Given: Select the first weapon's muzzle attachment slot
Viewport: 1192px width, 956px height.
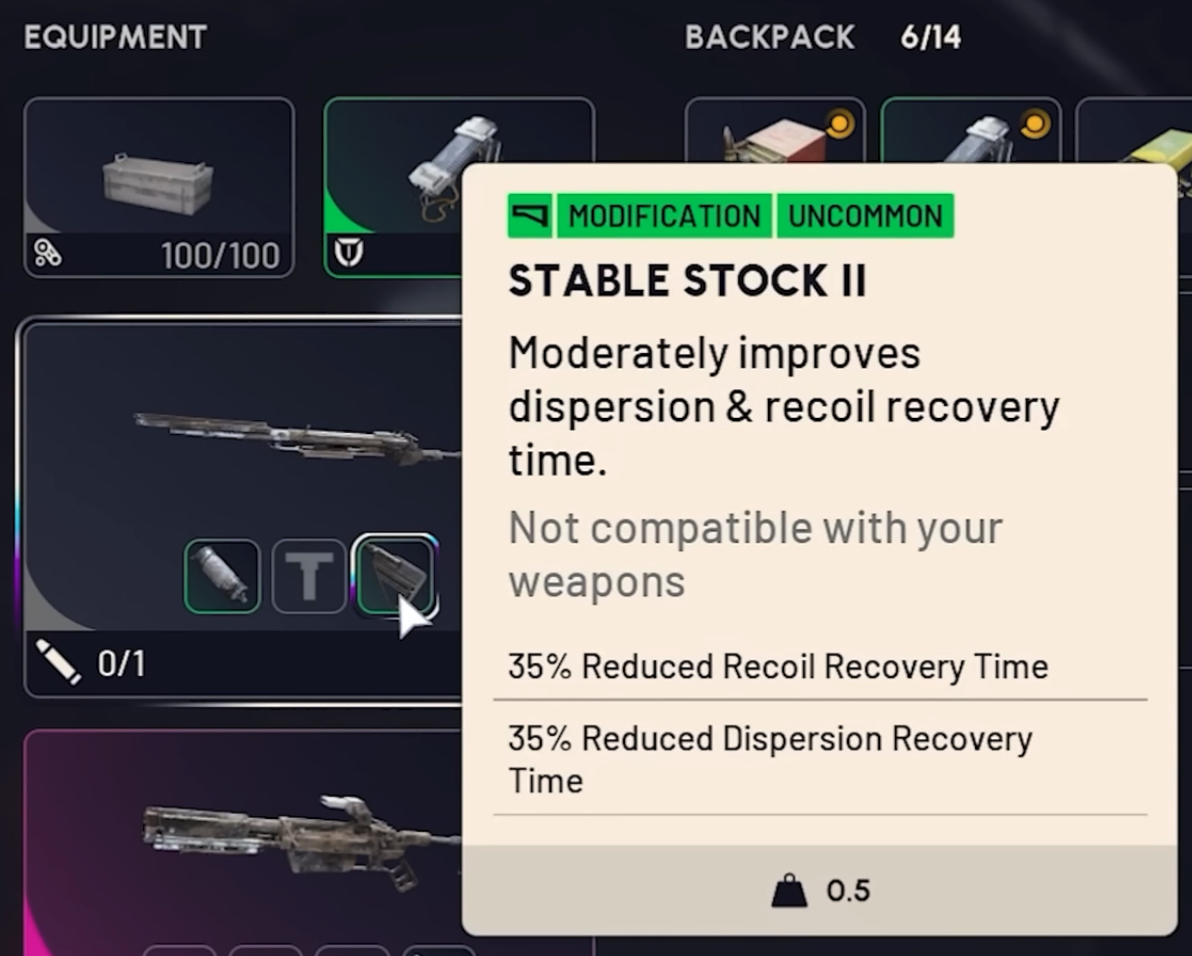Looking at the screenshot, I should (x=222, y=575).
